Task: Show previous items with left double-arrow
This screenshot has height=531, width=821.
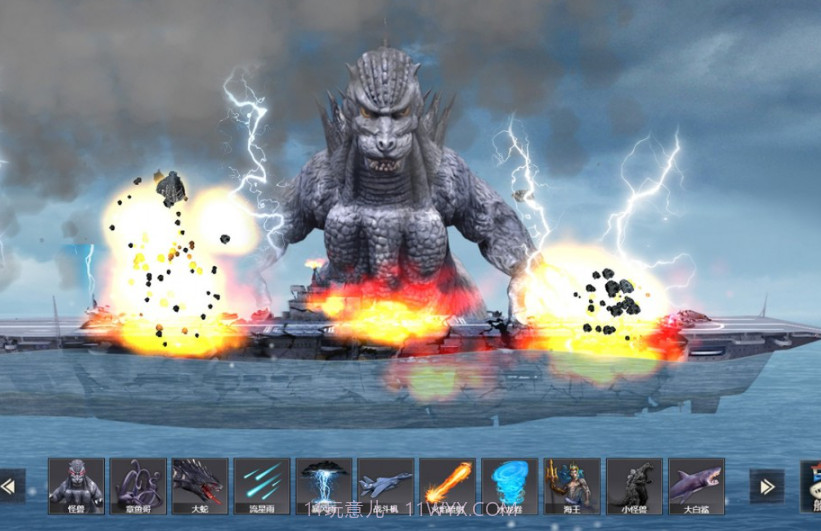Action: pyautogui.click(x=11, y=486)
